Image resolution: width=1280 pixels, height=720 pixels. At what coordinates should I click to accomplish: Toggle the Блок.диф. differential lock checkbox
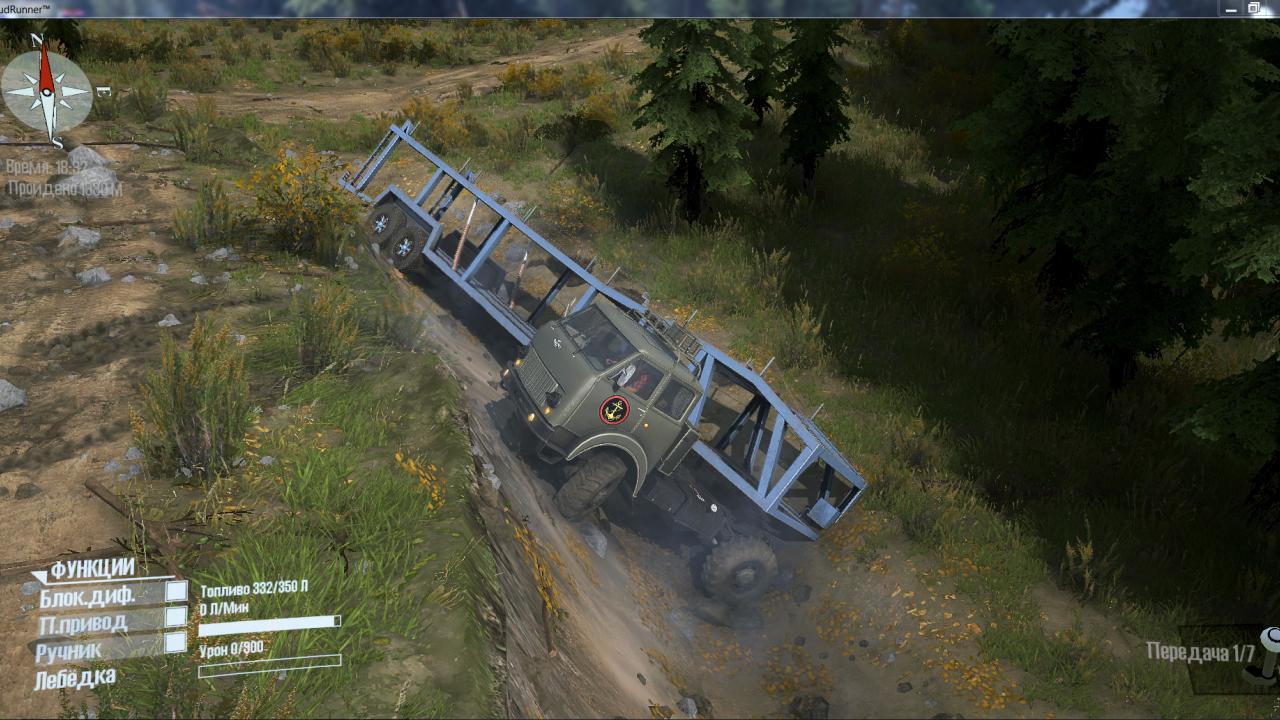(x=176, y=592)
